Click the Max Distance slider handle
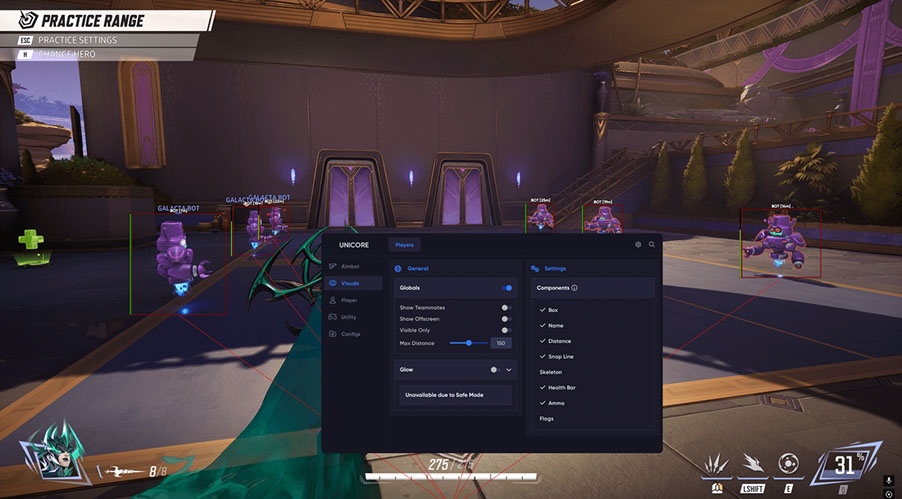This screenshot has height=499, width=902. 469,343
